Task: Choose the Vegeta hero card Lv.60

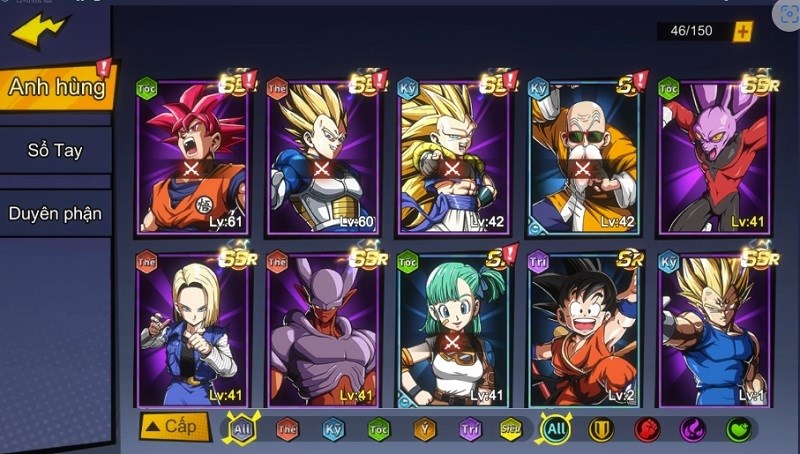Action: pos(322,157)
